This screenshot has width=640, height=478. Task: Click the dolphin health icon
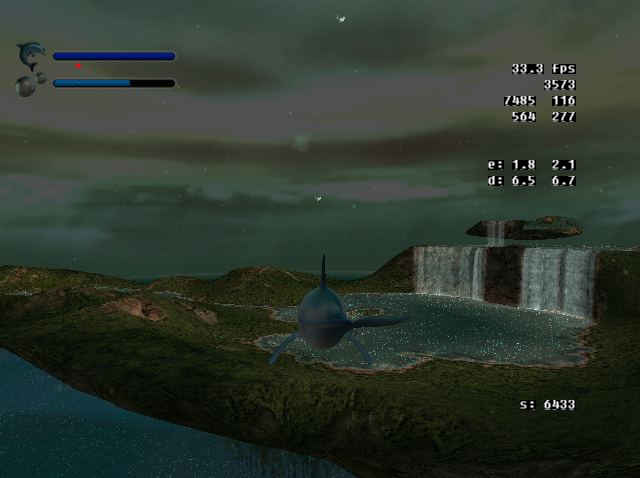coord(31,54)
